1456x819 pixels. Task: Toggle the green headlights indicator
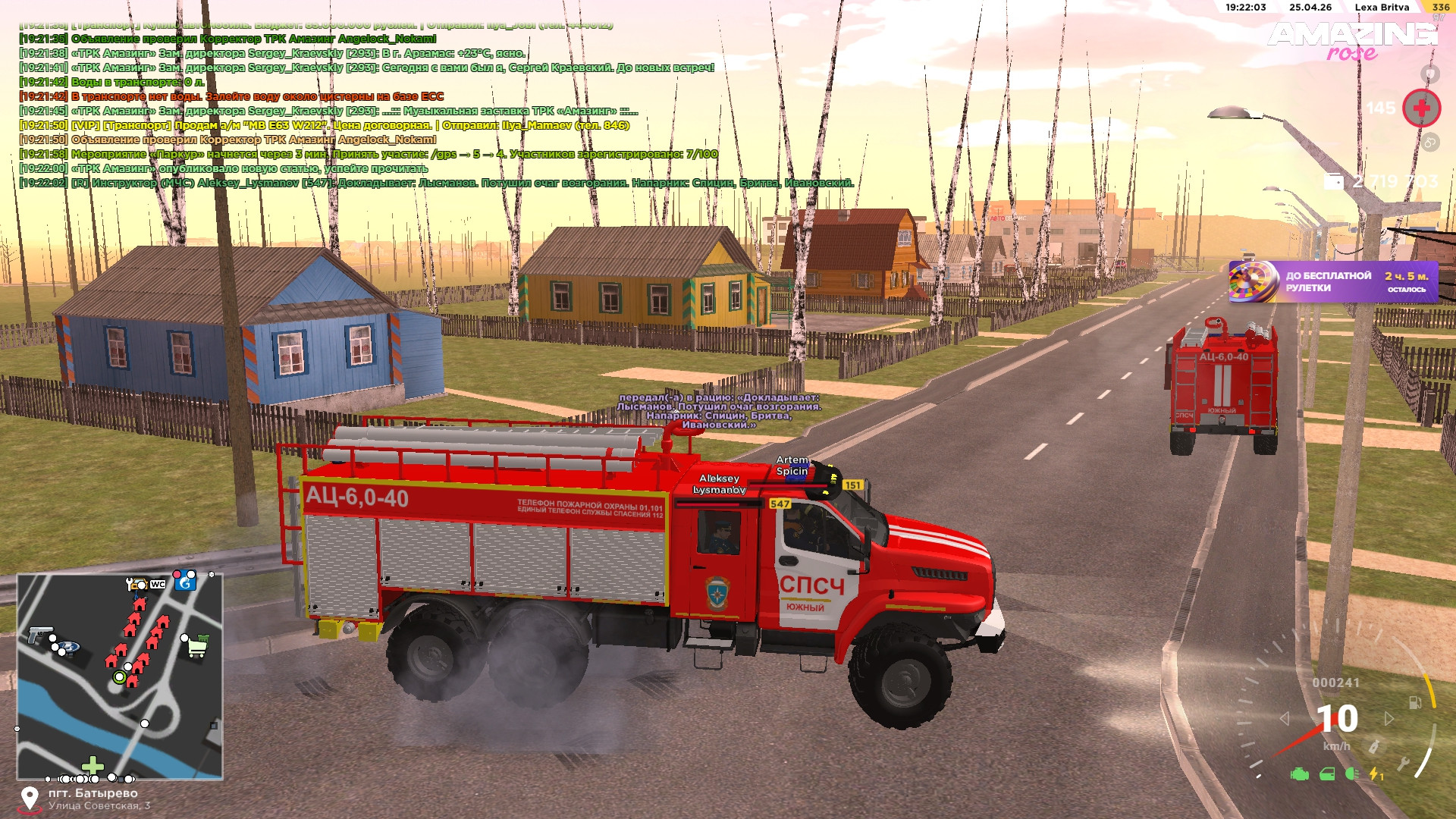click(x=1351, y=774)
